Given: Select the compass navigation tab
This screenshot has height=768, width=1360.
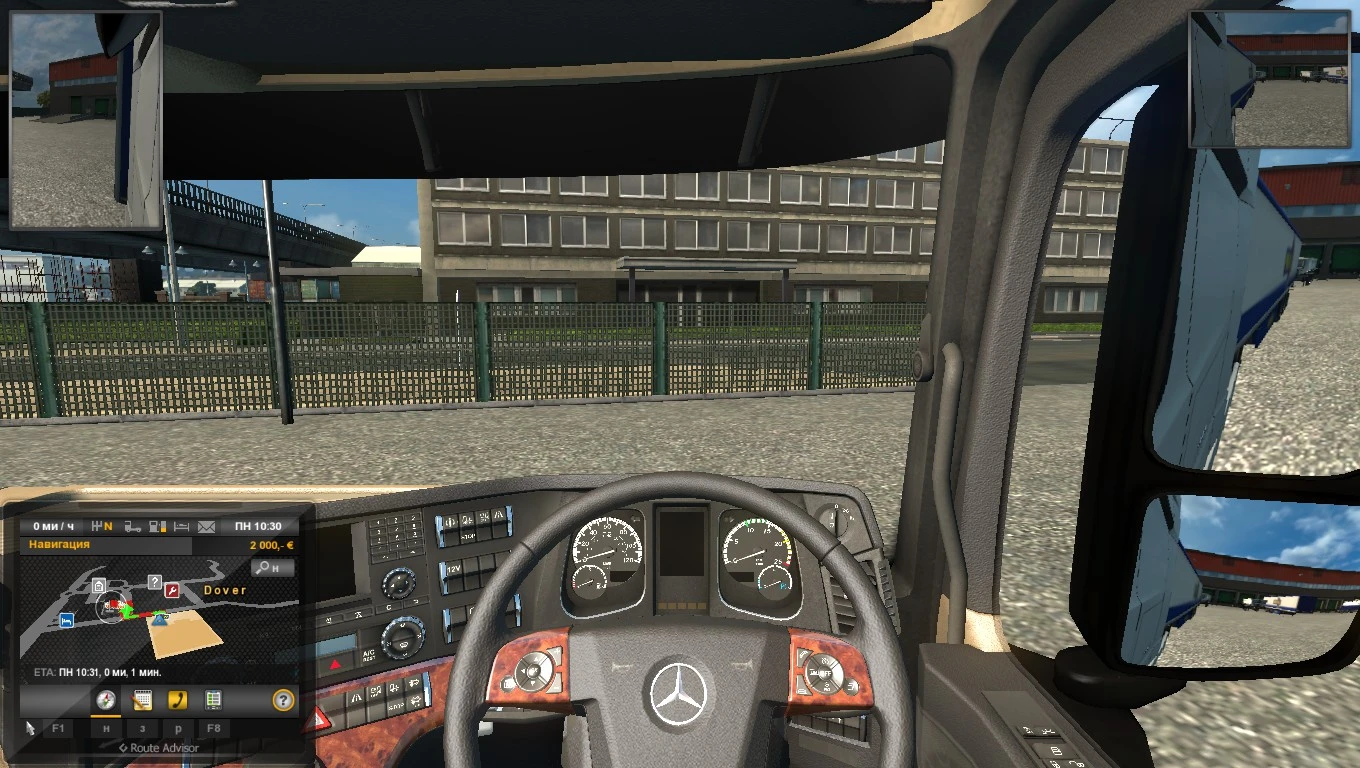Looking at the screenshot, I should (x=106, y=700).
